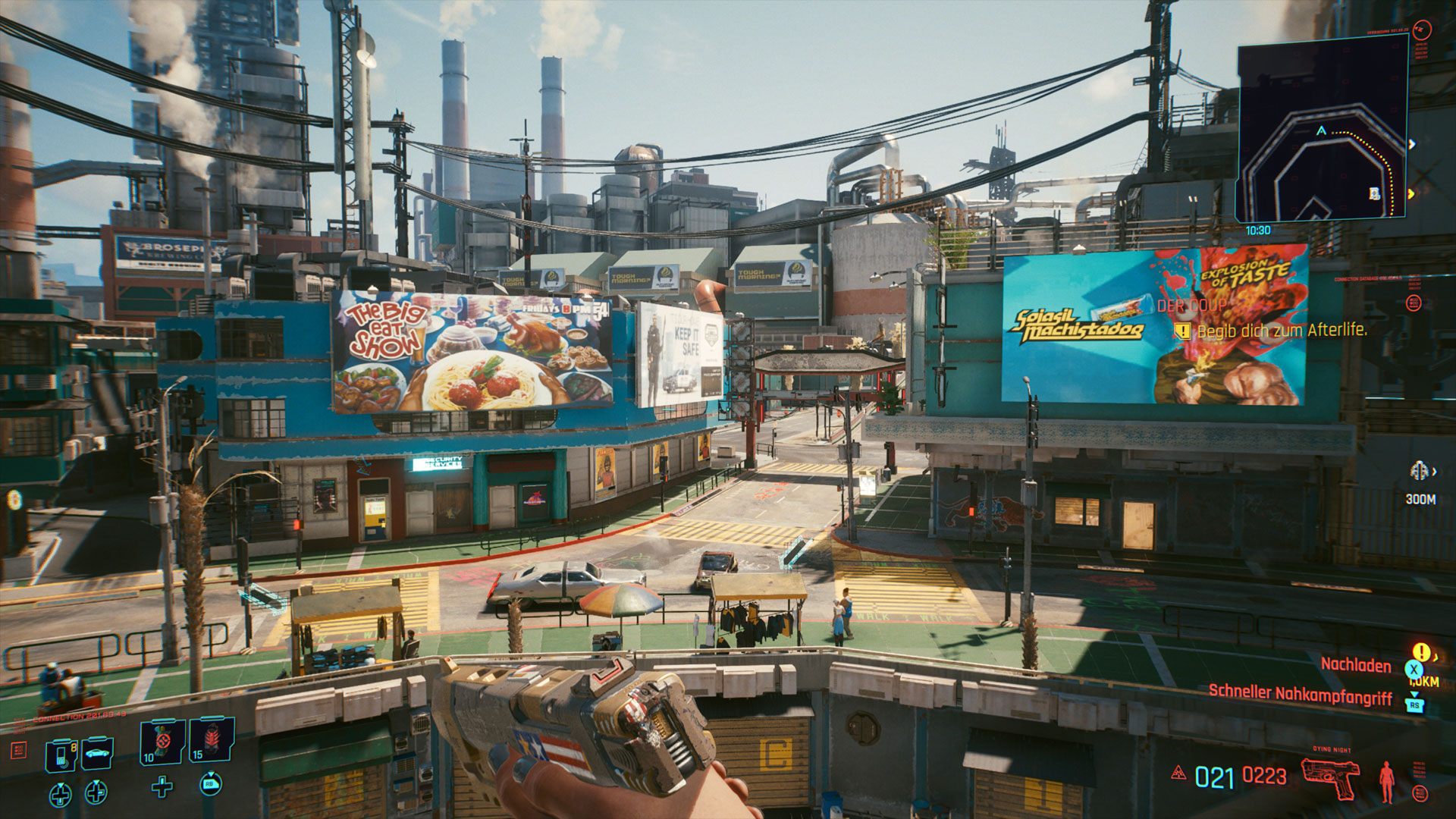Select the grenade slot showing 15
The height and width of the screenshot is (819, 1456).
(x=212, y=739)
